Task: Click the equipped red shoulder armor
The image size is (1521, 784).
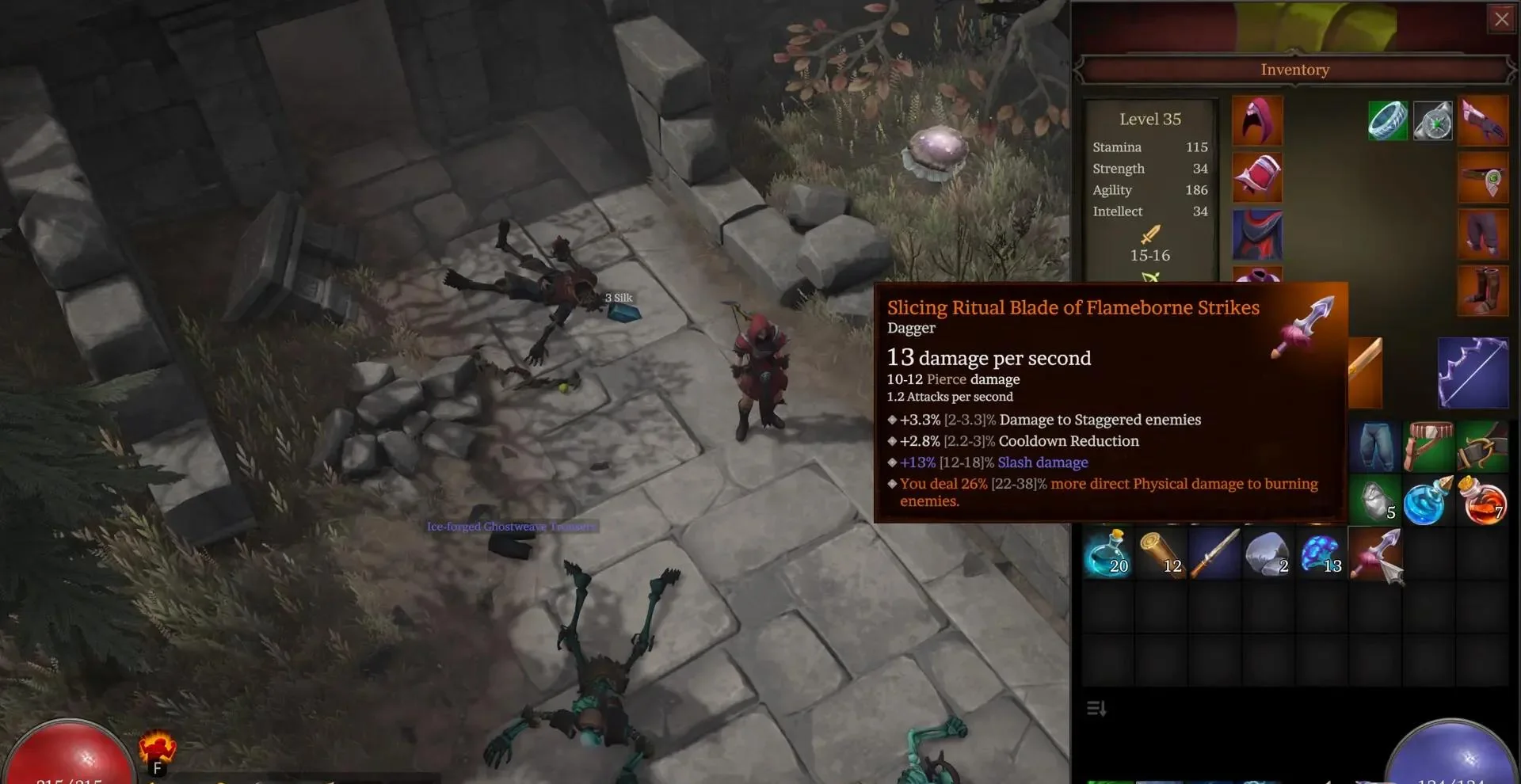Action: (1257, 177)
